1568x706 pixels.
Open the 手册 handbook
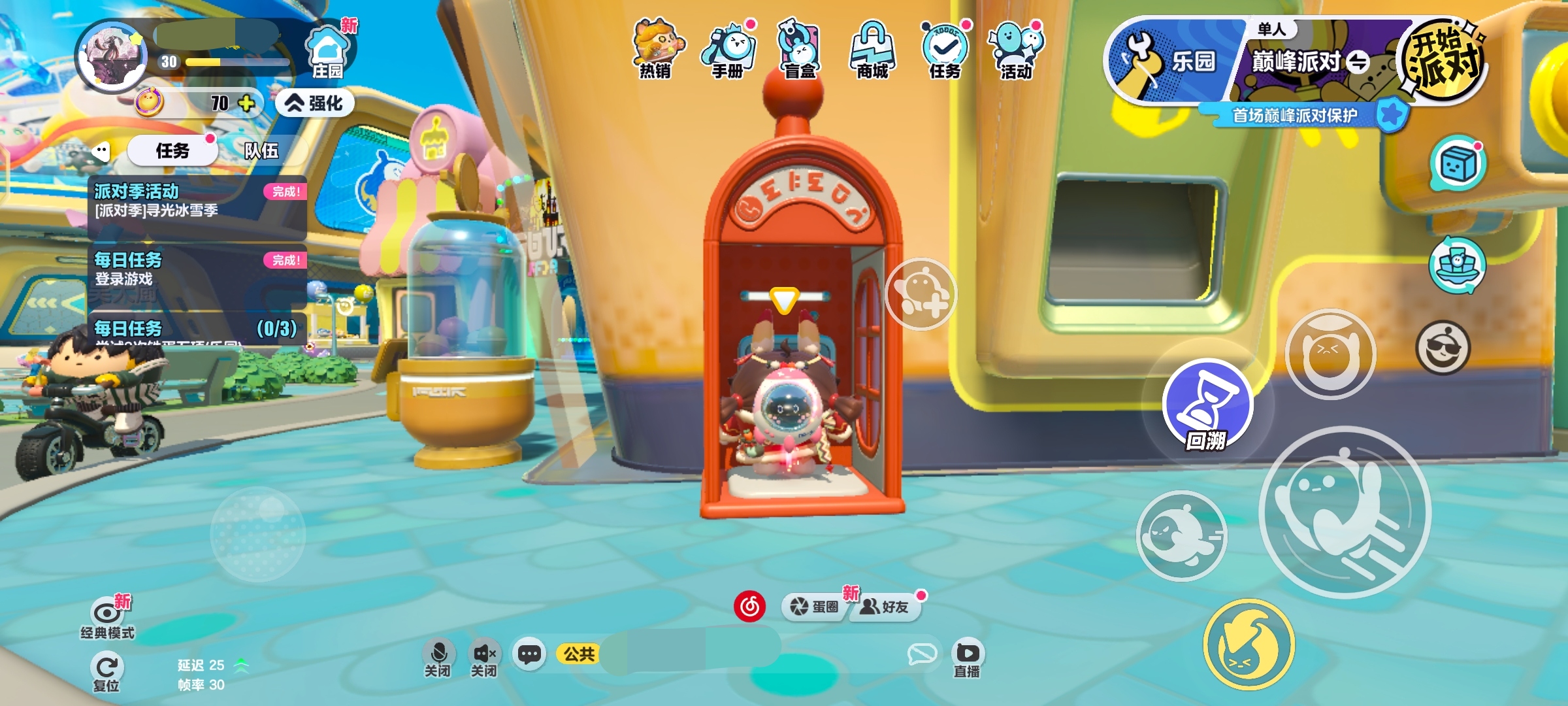click(728, 49)
